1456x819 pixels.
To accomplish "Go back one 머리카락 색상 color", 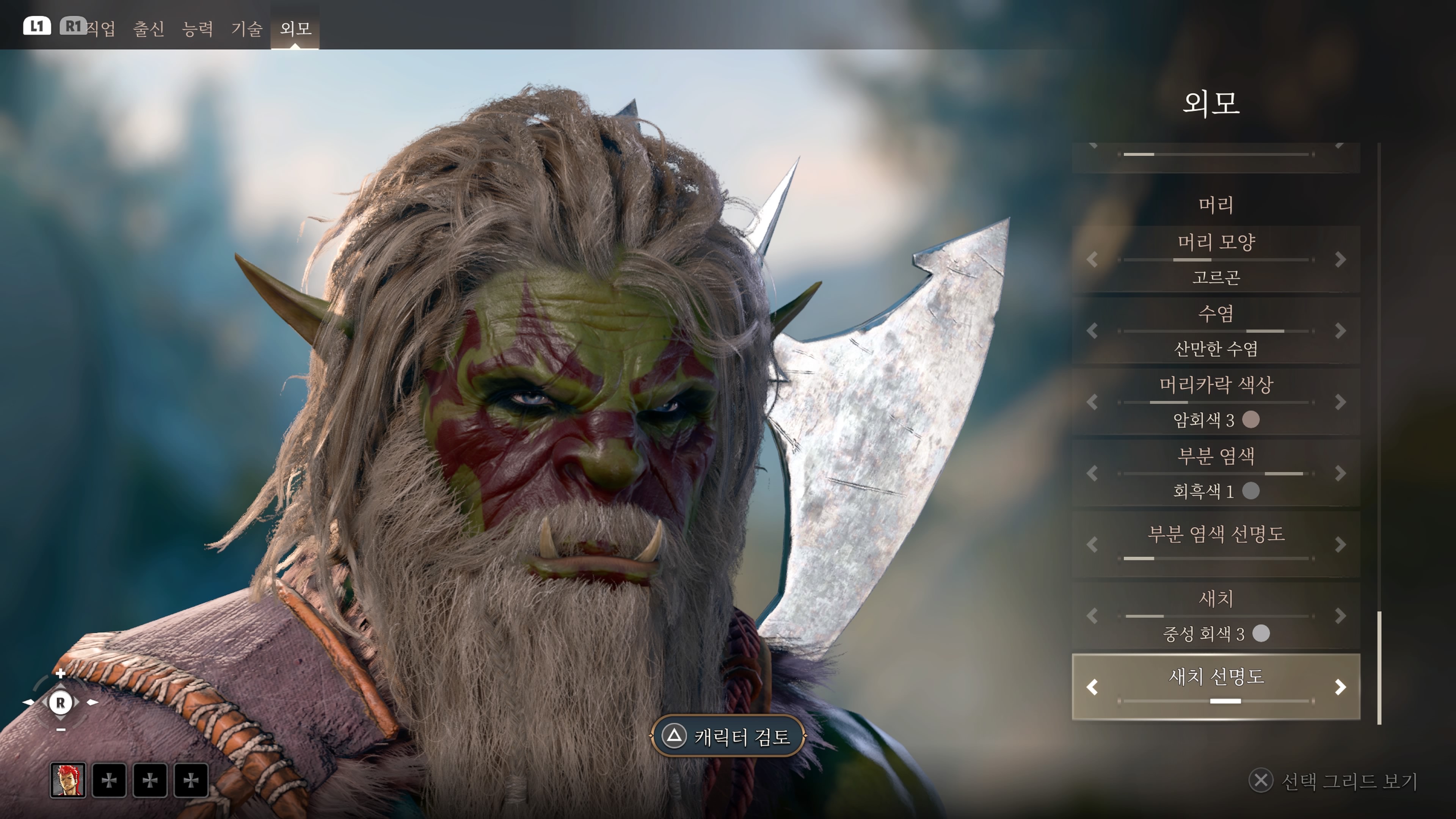I will click(1092, 402).
